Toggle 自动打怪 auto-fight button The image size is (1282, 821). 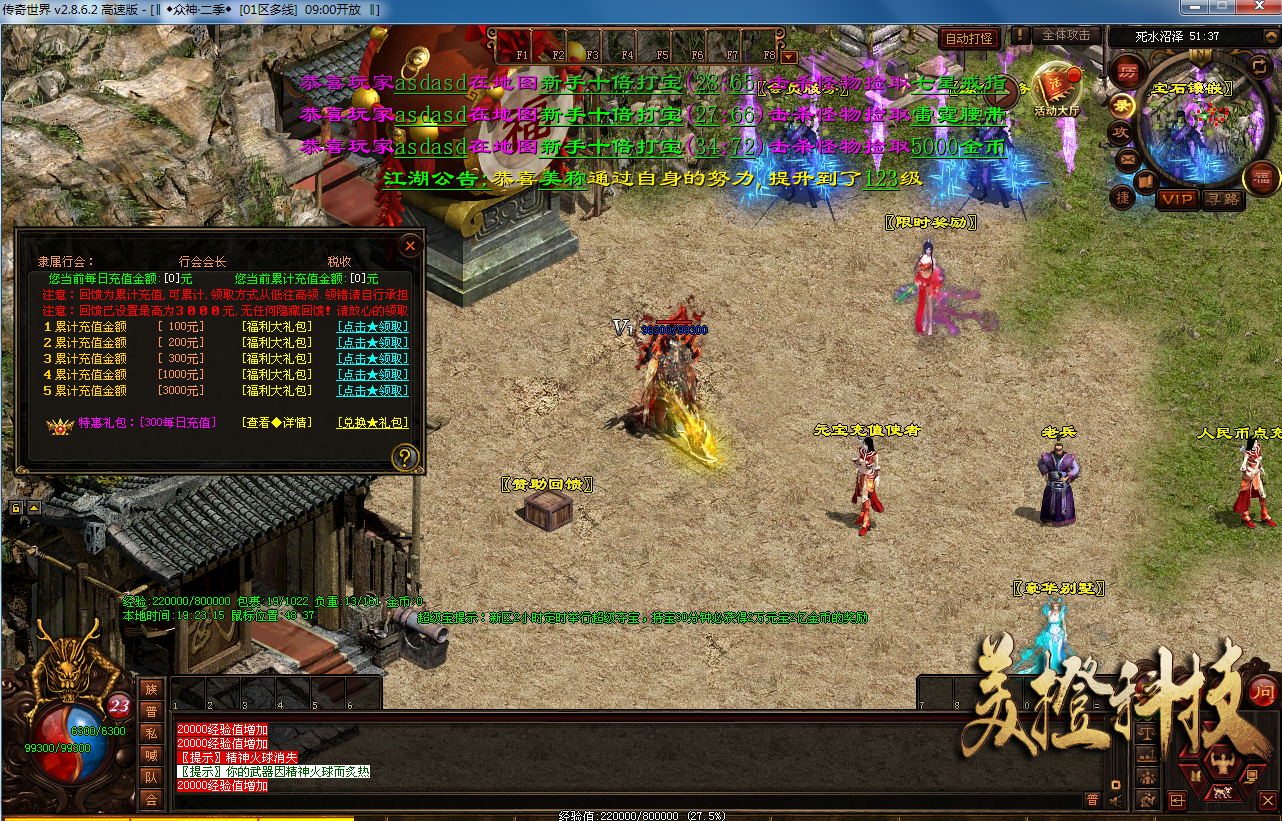[x=968, y=38]
